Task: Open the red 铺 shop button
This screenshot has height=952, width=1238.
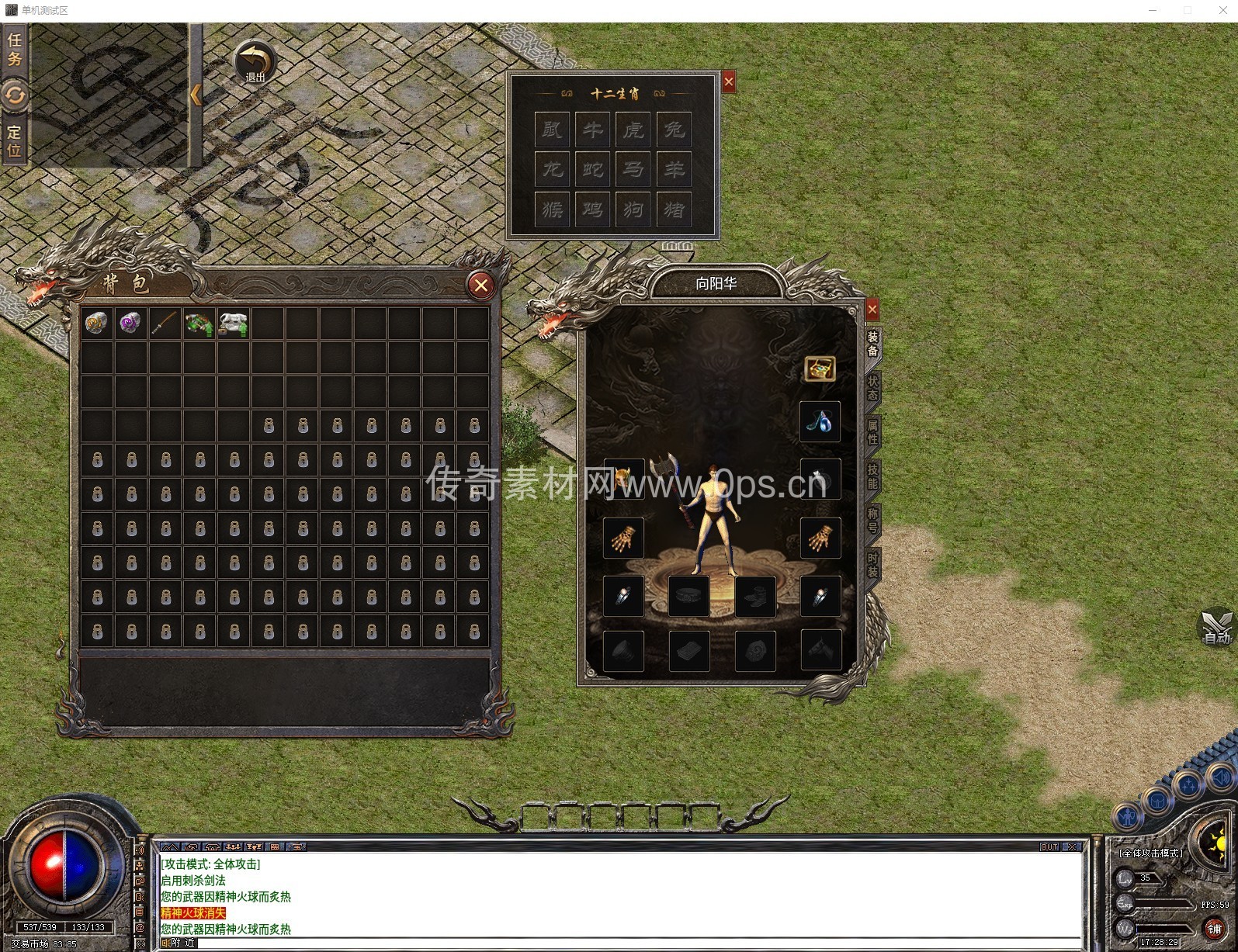Action: pyautogui.click(x=1215, y=929)
